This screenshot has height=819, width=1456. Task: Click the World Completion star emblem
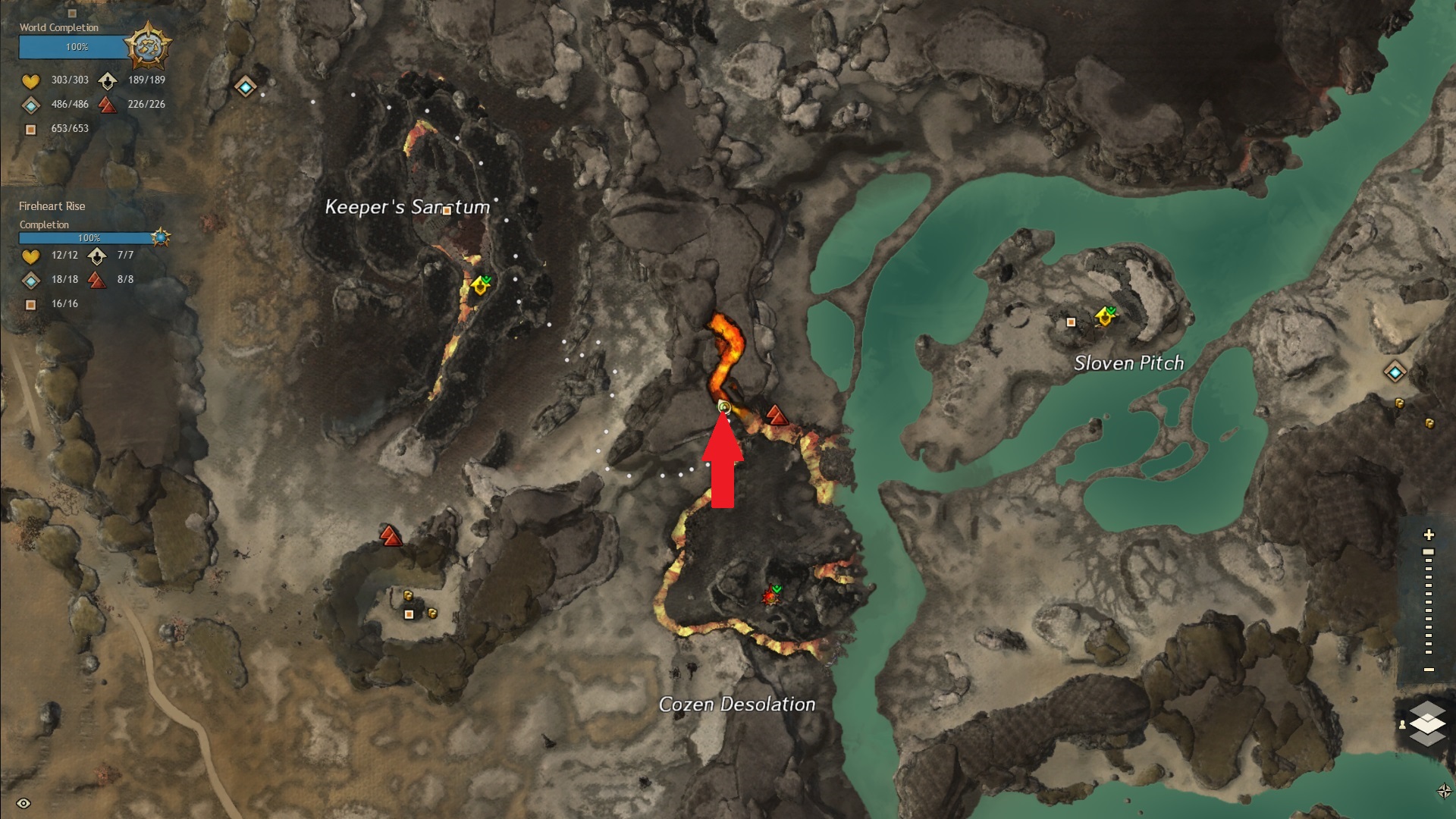pyautogui.click(x=147, y=47)
